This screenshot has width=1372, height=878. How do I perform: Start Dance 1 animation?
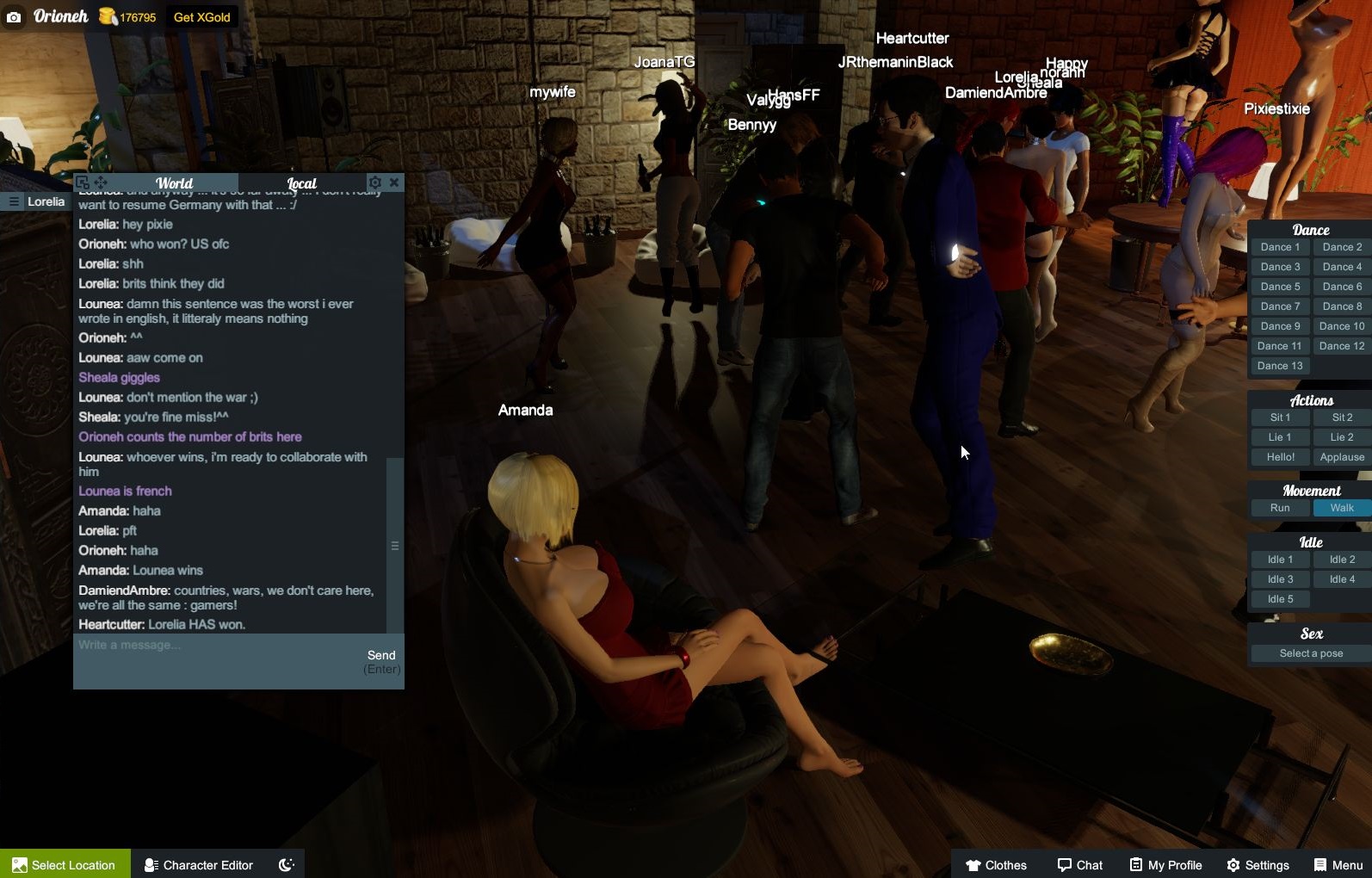pyautogui.click(x=1280, y=247)
